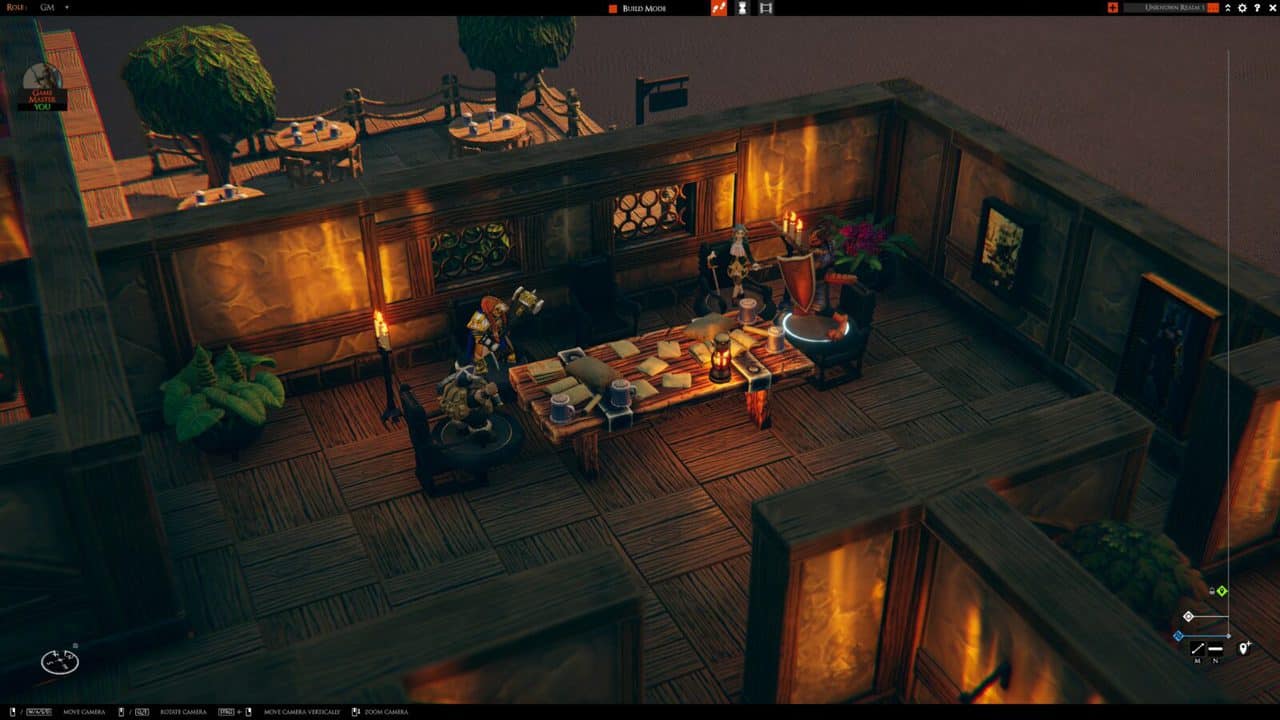The image size is (1280, 720).
Task: Select the white diamond level marker
Action: (x=1188, y=616)
